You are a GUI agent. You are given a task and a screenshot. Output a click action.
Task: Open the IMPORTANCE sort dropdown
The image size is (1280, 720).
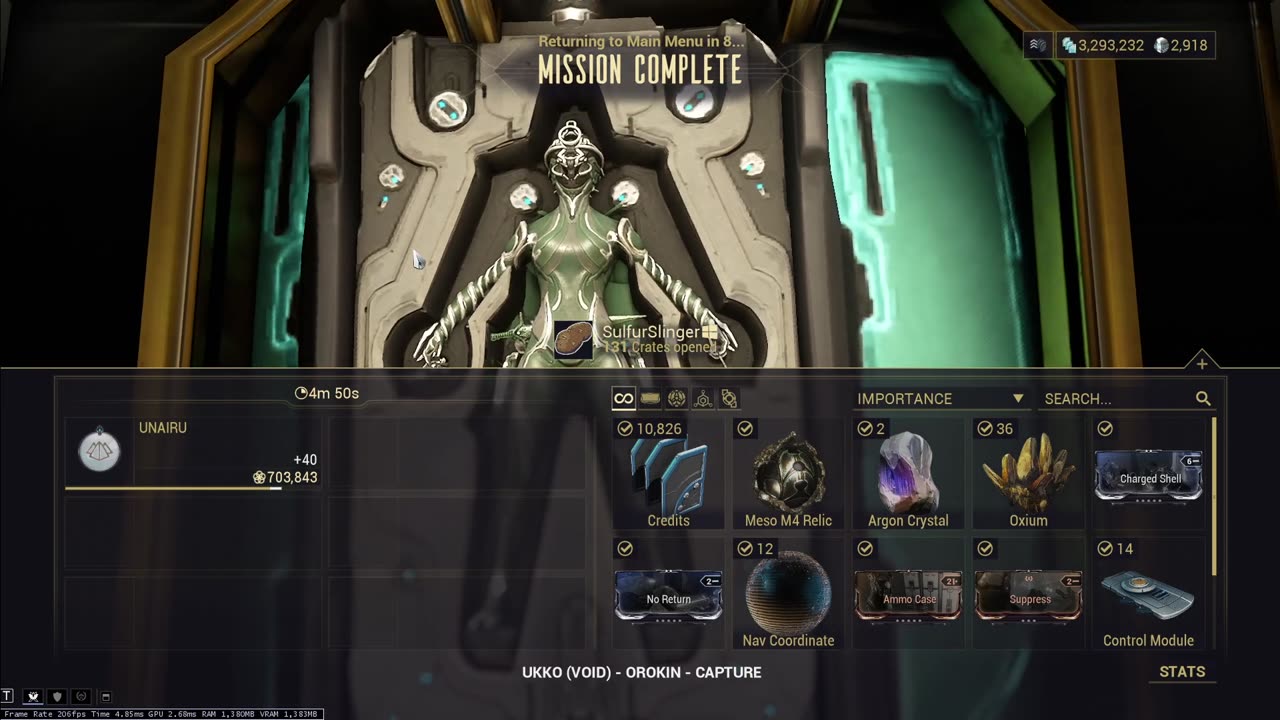click(940, 398)
